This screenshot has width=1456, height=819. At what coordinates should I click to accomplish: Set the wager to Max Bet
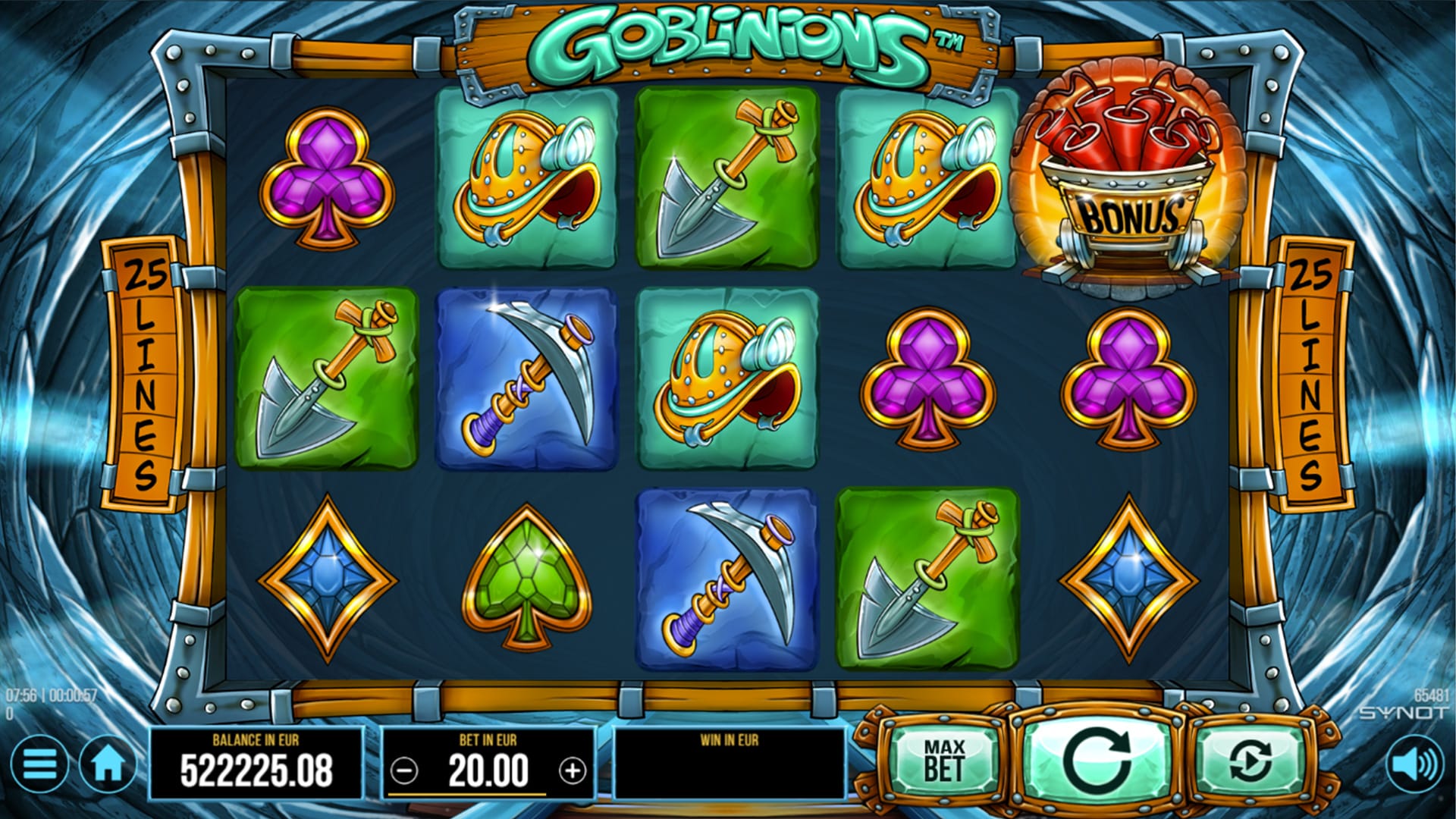944,761
